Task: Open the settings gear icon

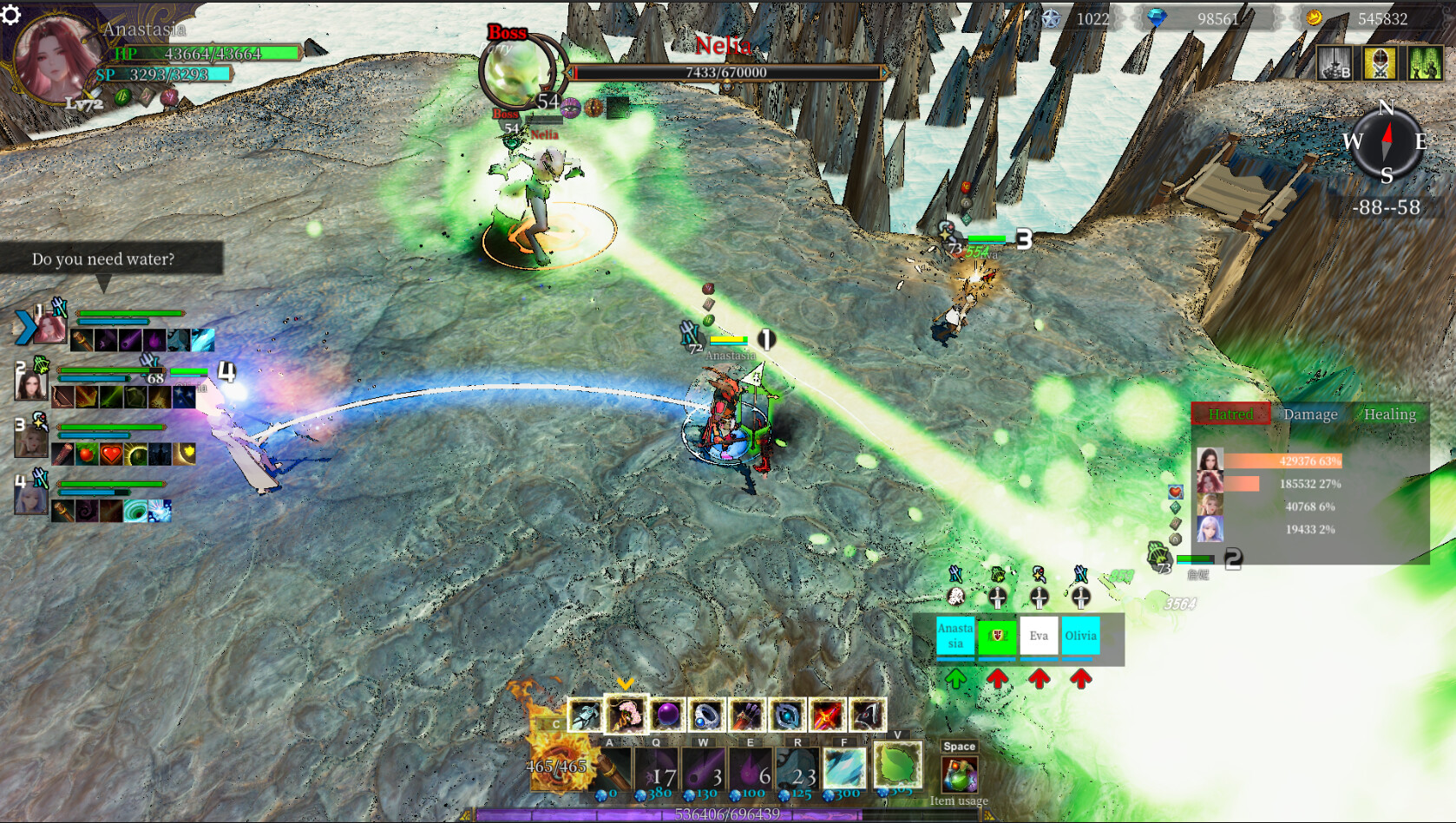Action: [10, 15]
